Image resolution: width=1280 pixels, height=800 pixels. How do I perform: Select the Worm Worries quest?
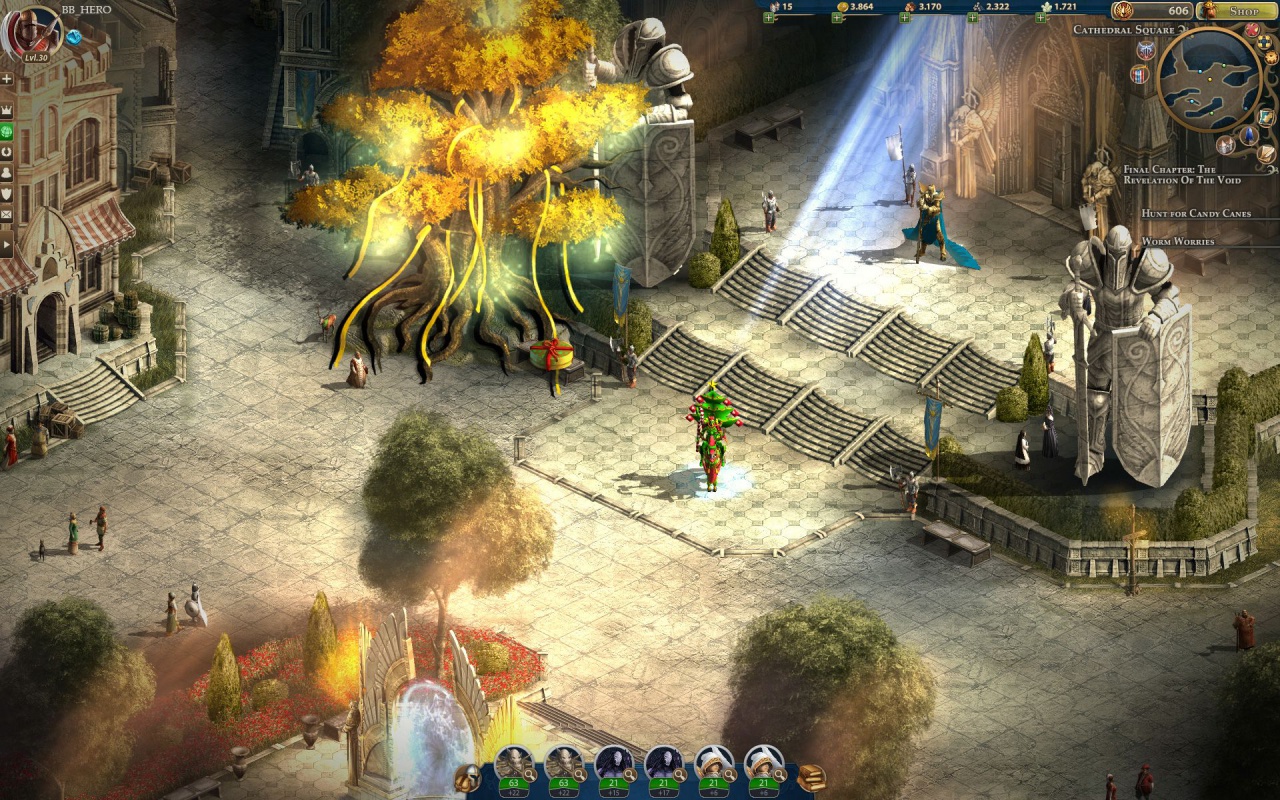1178,242
